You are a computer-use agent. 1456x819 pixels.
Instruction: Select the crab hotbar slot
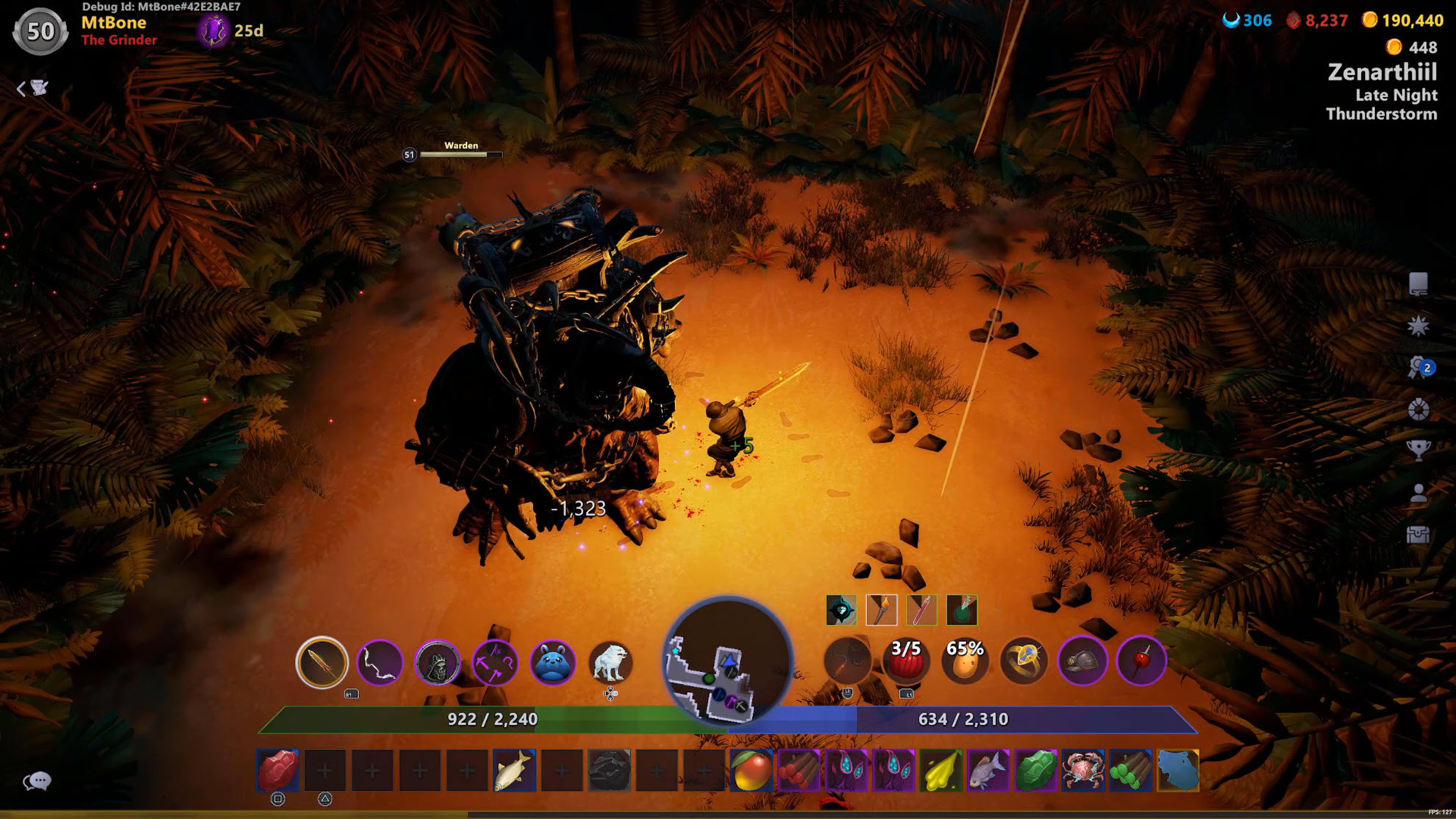tap(1082, 770)
